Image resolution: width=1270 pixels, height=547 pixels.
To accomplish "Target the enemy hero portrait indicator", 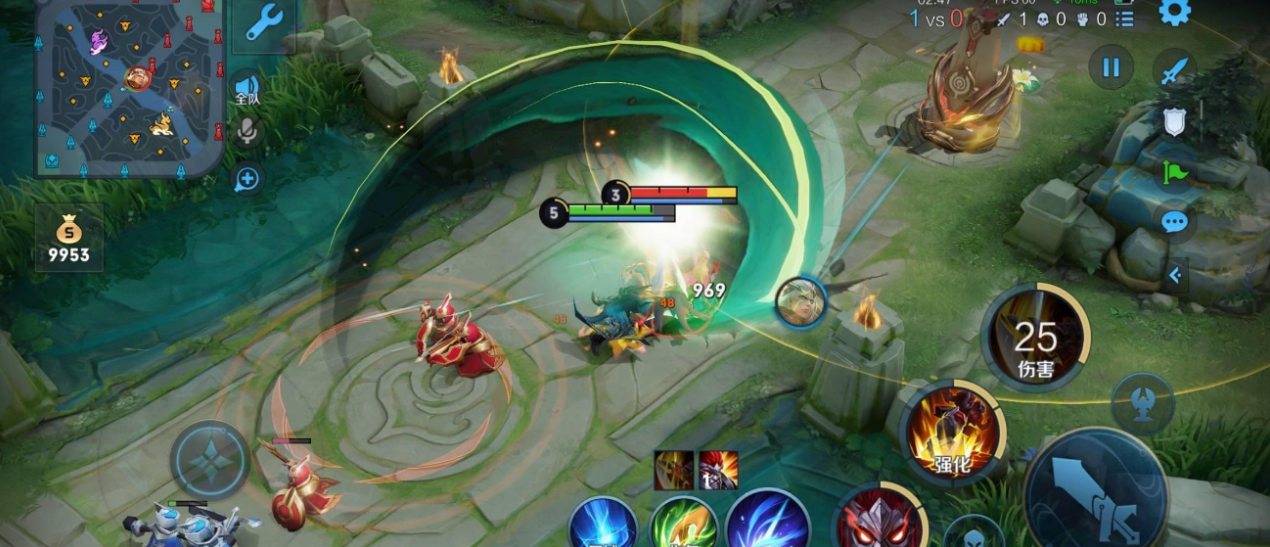I will pos(801,303).
